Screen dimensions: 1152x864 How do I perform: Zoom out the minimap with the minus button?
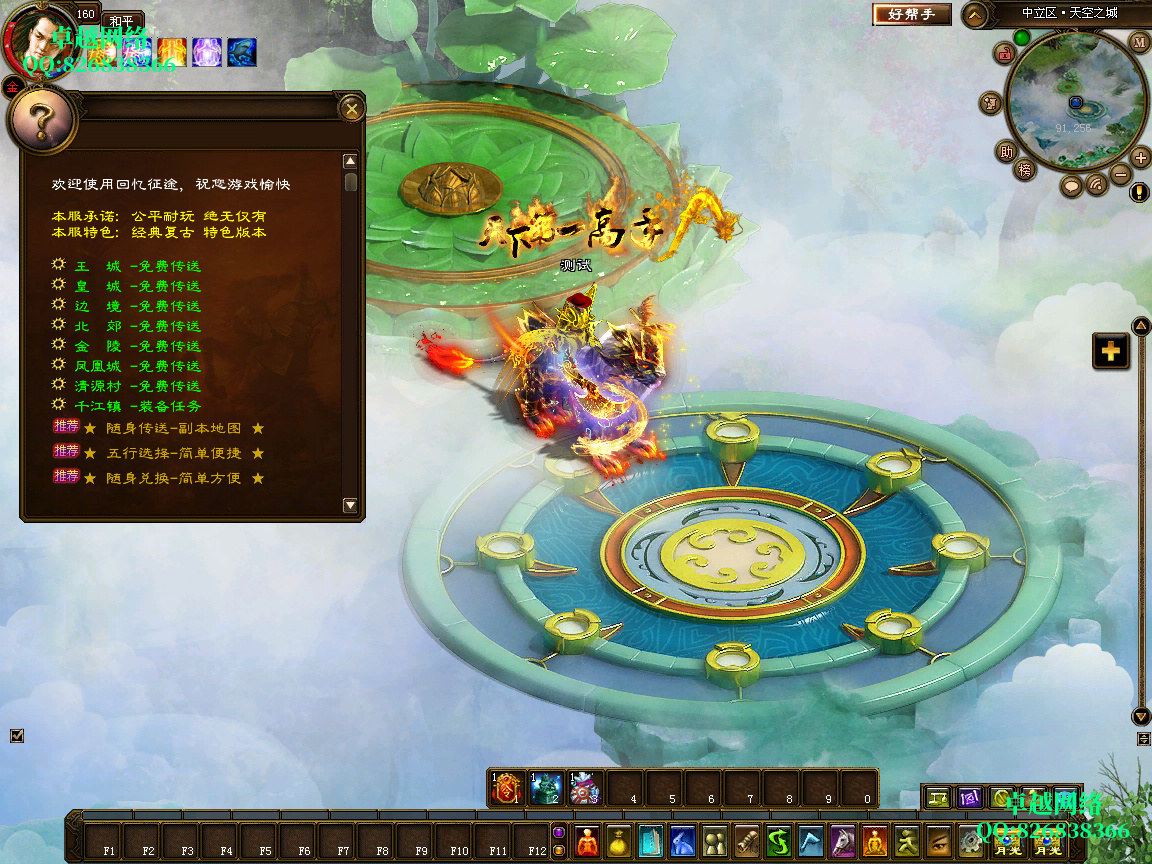[x=1121, y=174]
